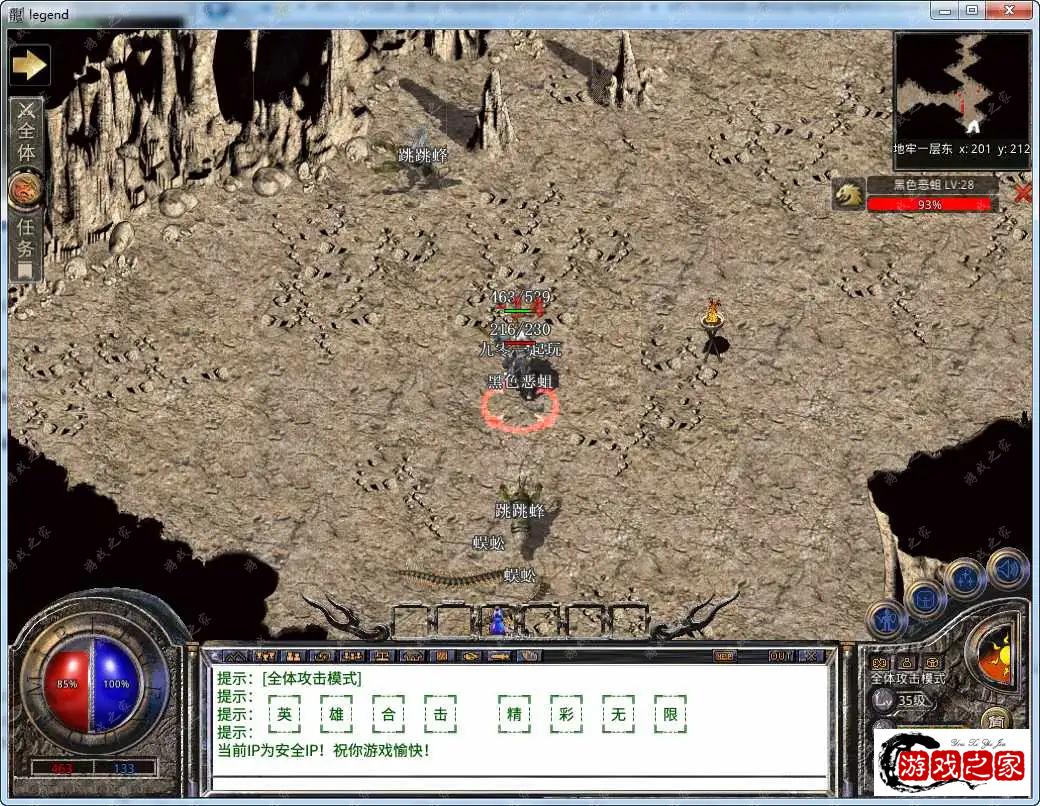This screenshot has width=1040, height=806.
Task: Select the 黑色恶蛆 target portrait
Action: (848, 195)
